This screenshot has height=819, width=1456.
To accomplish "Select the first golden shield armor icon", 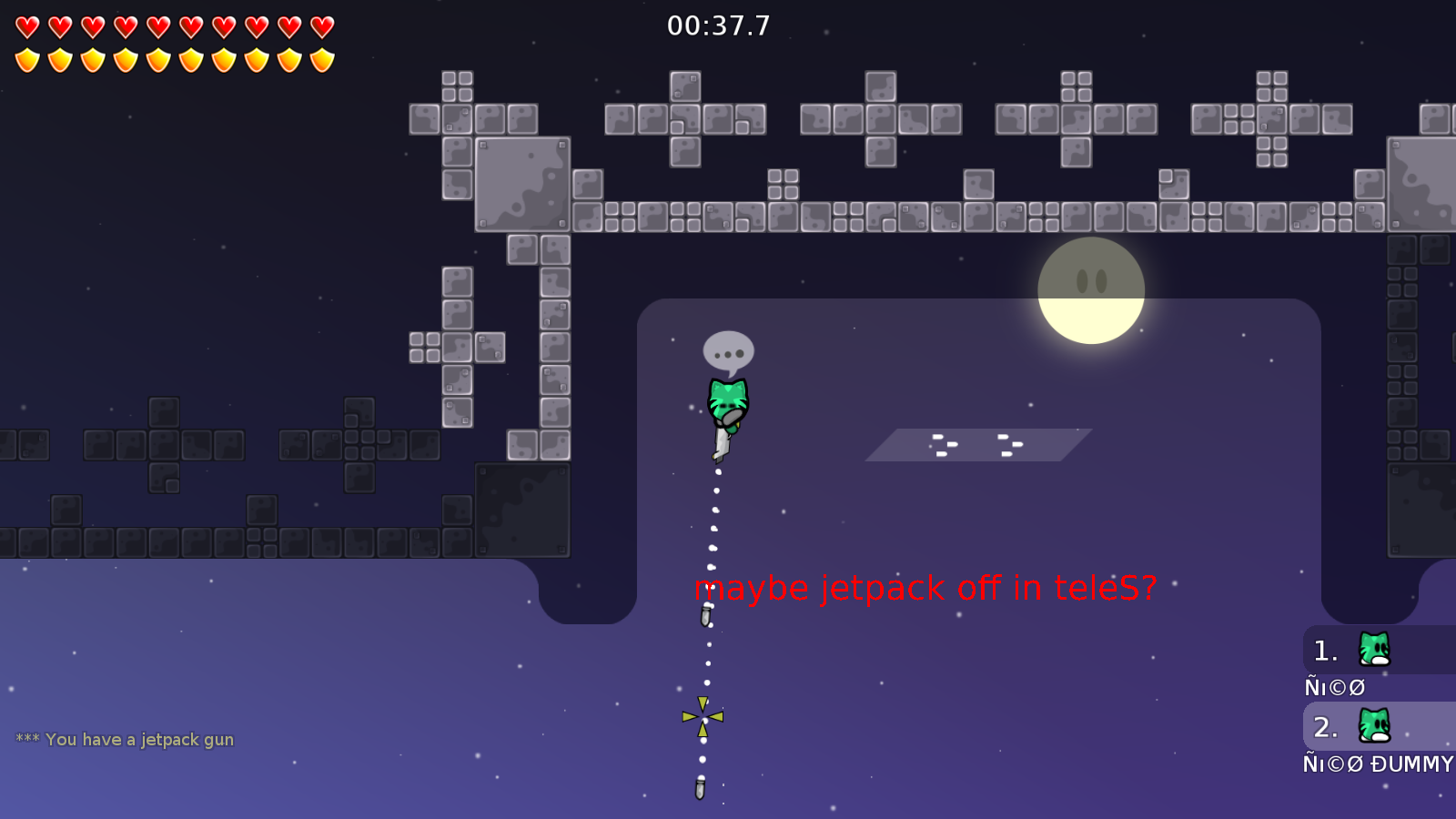I will 27,62.
